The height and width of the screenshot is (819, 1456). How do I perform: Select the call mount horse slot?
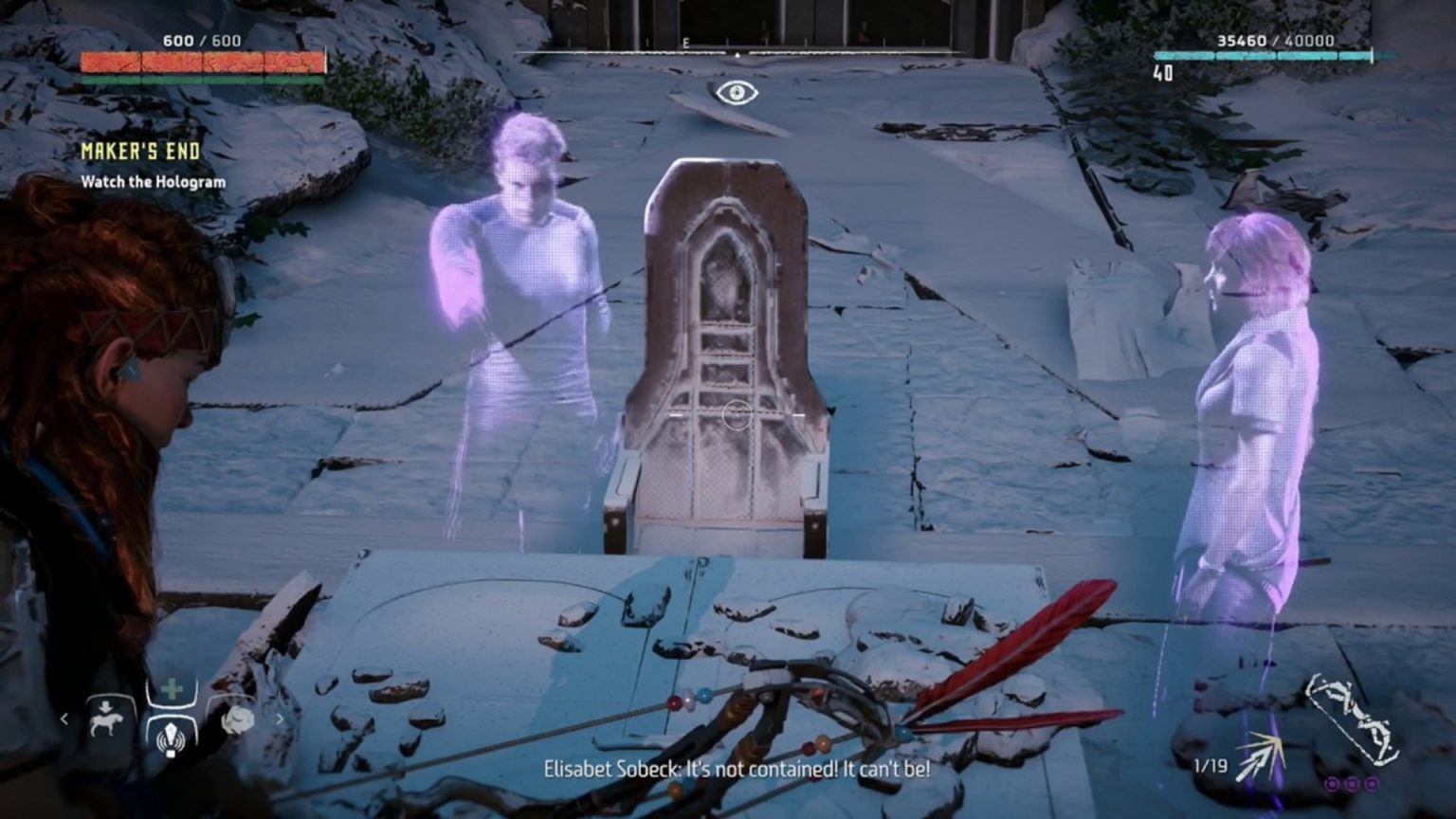coord(104,719)
